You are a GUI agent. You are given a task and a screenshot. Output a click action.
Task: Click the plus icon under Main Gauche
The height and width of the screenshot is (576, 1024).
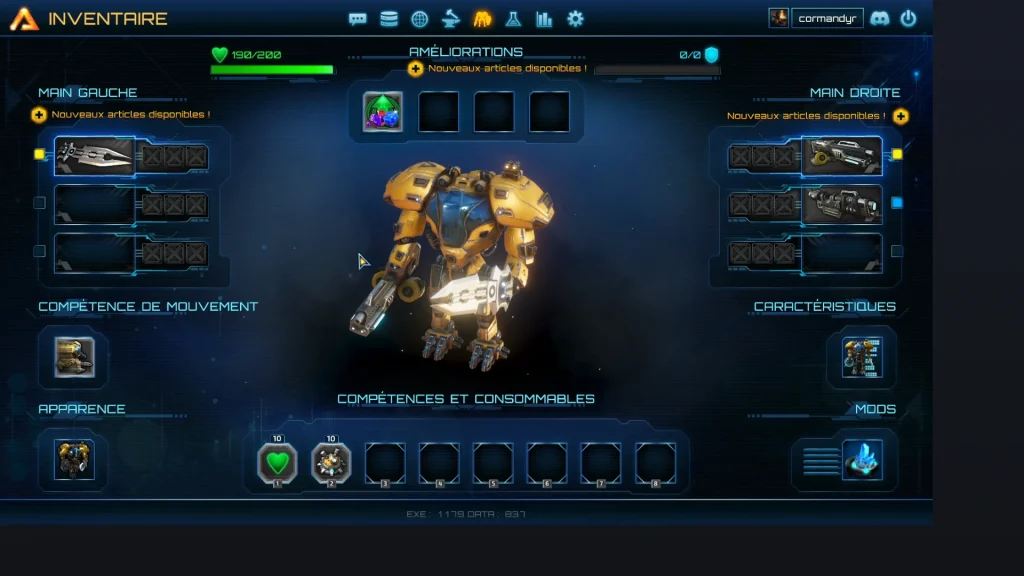click(x=39, y=115)
